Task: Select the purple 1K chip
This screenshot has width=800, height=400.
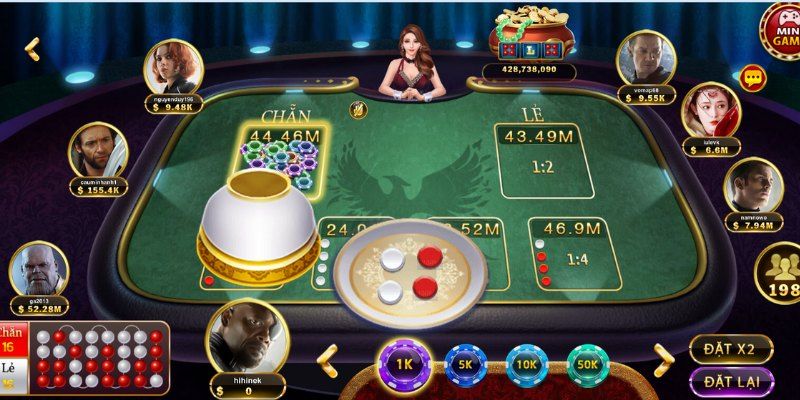Action: click(403, 366)
